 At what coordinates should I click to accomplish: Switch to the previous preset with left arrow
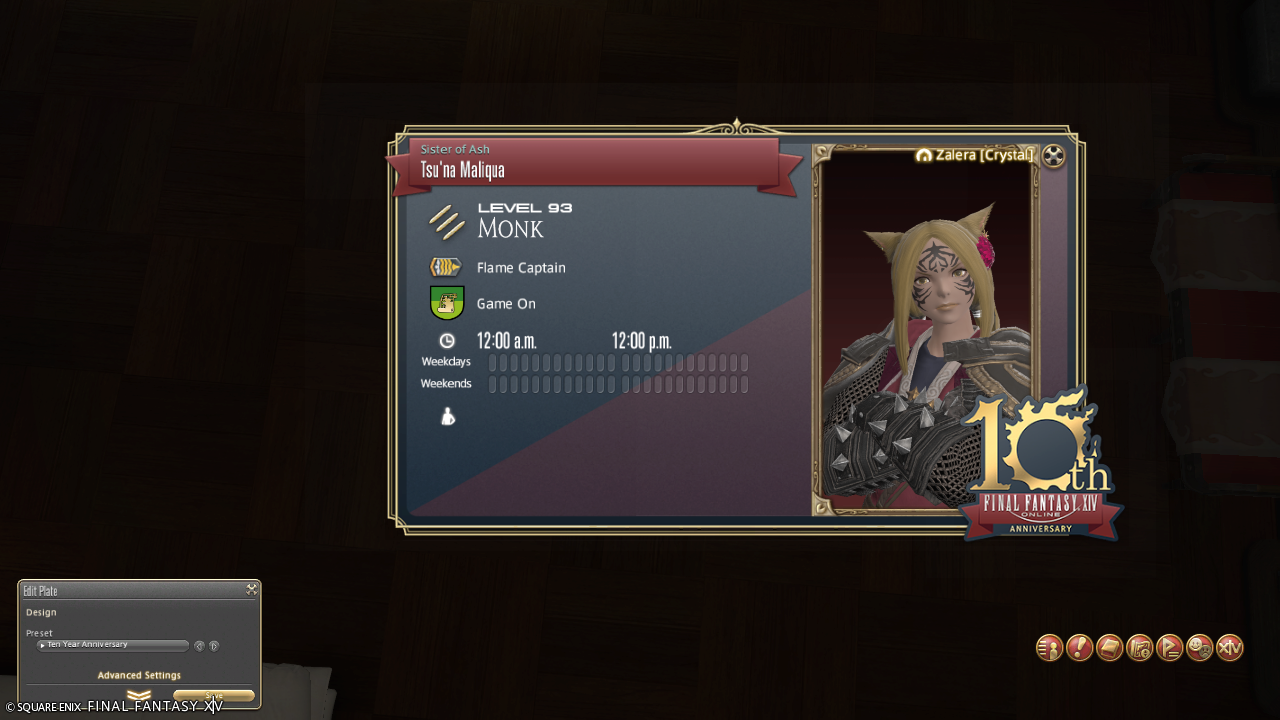(199, 646)
